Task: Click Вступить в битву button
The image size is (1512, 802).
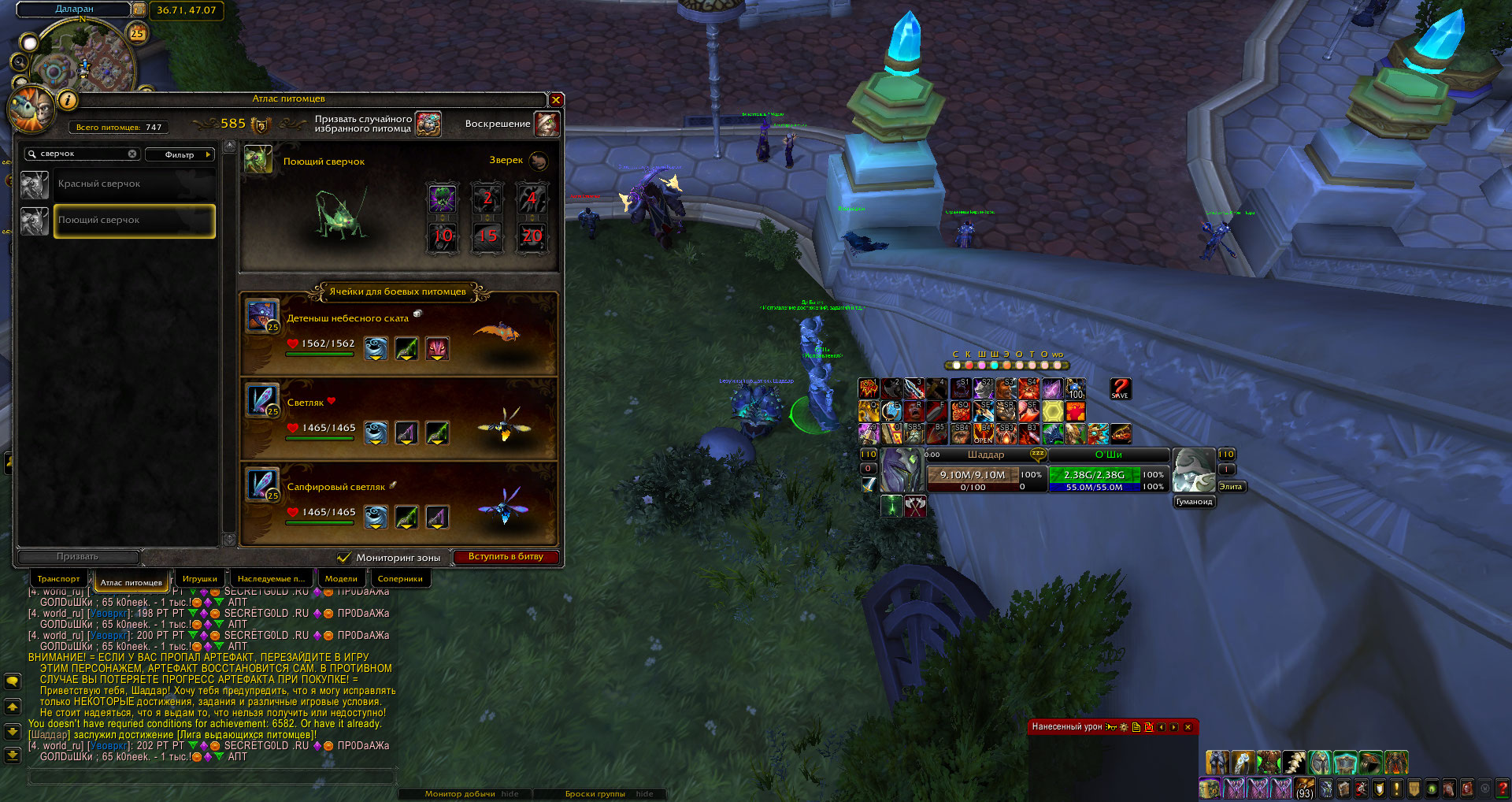Action: tap(506, 557)
